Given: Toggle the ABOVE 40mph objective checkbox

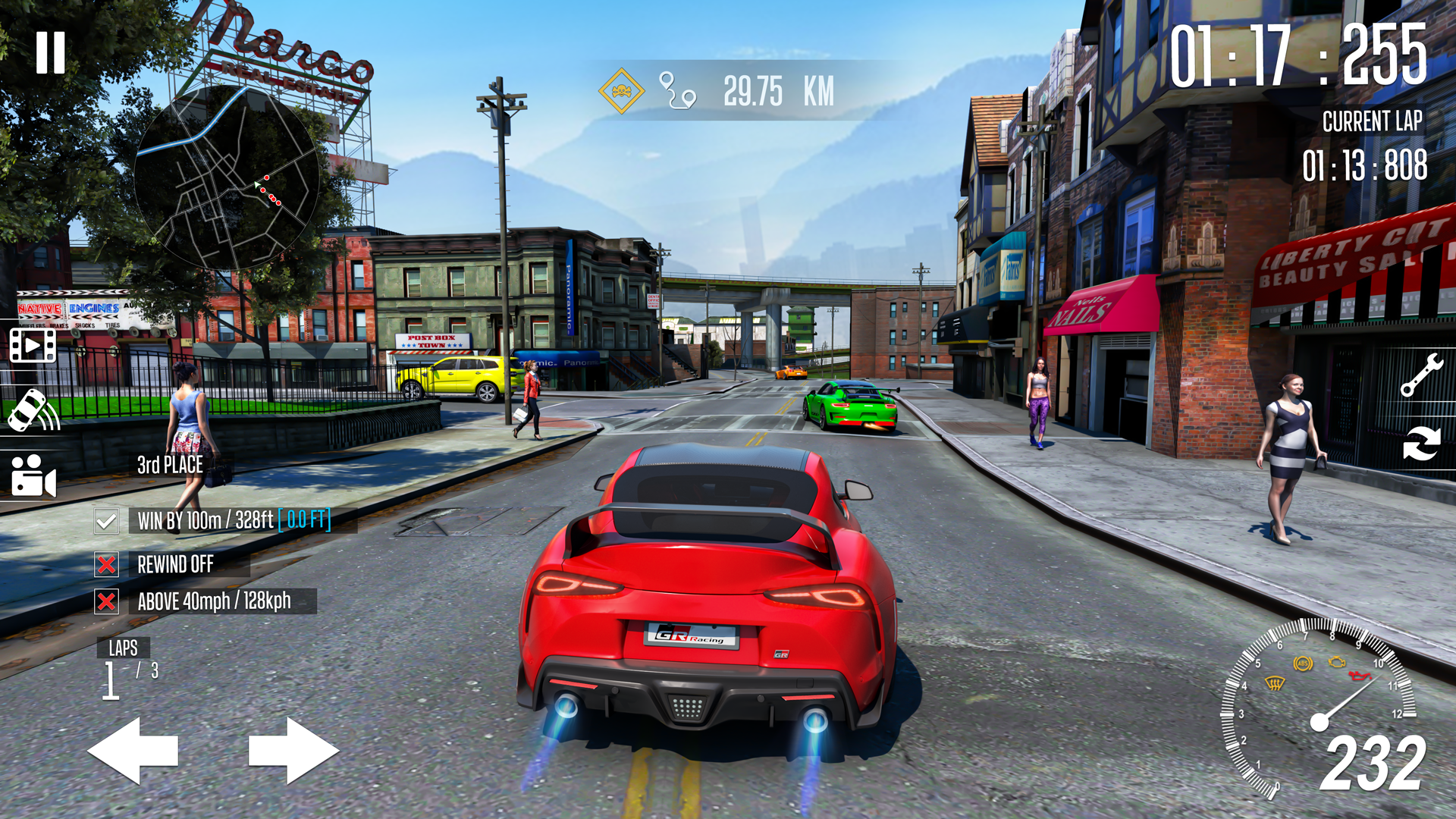Looking at the screenshot, I should tap(108, 603).
